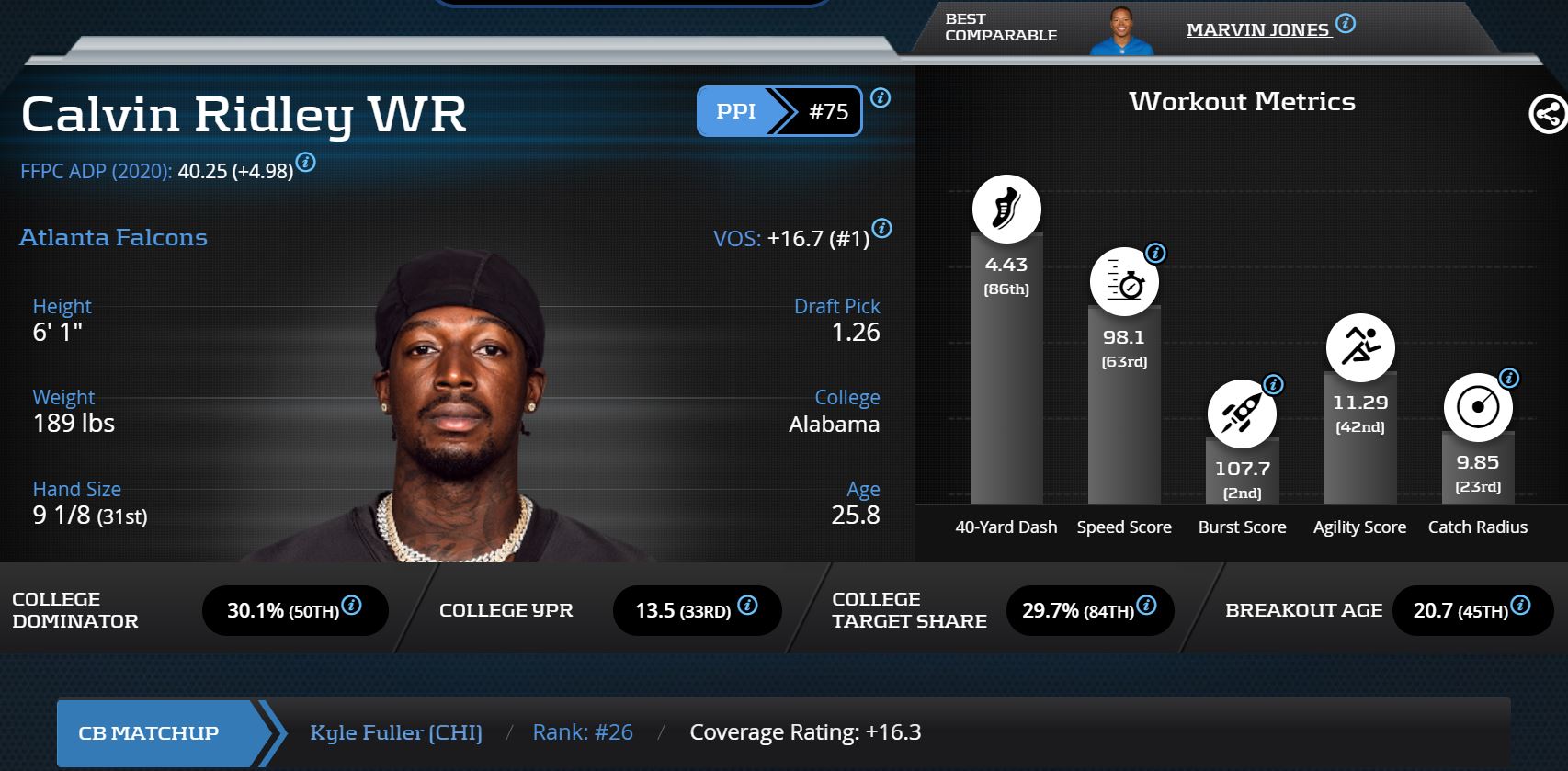Show info for the VOS rating
Image resolution: width=1568 pixels, height=771 pixels.
tap(881, 229)
